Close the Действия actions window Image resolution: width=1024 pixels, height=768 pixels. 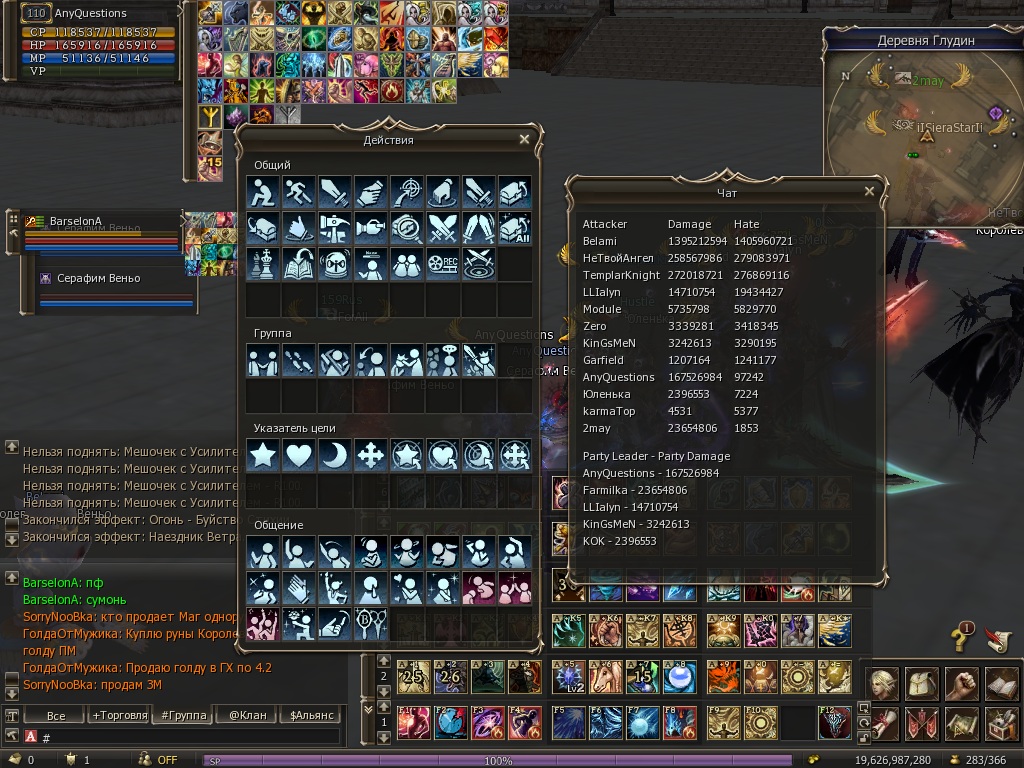(x=524, y=140)
